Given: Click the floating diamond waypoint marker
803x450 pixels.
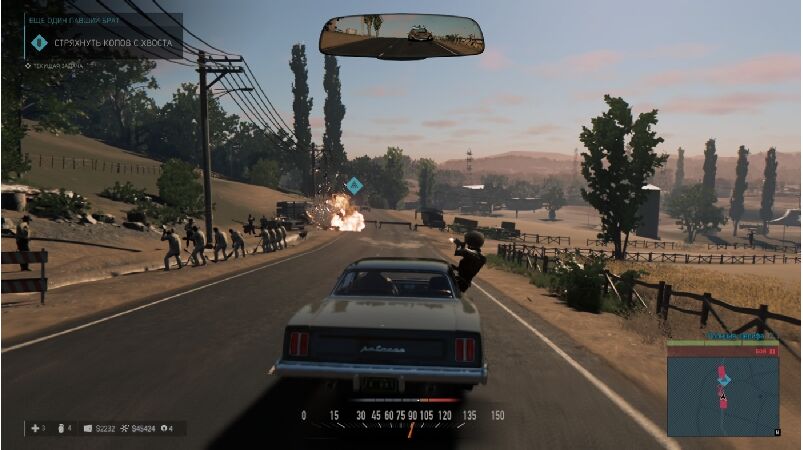Looking at the screenshot, I should (x=353, y=185).
